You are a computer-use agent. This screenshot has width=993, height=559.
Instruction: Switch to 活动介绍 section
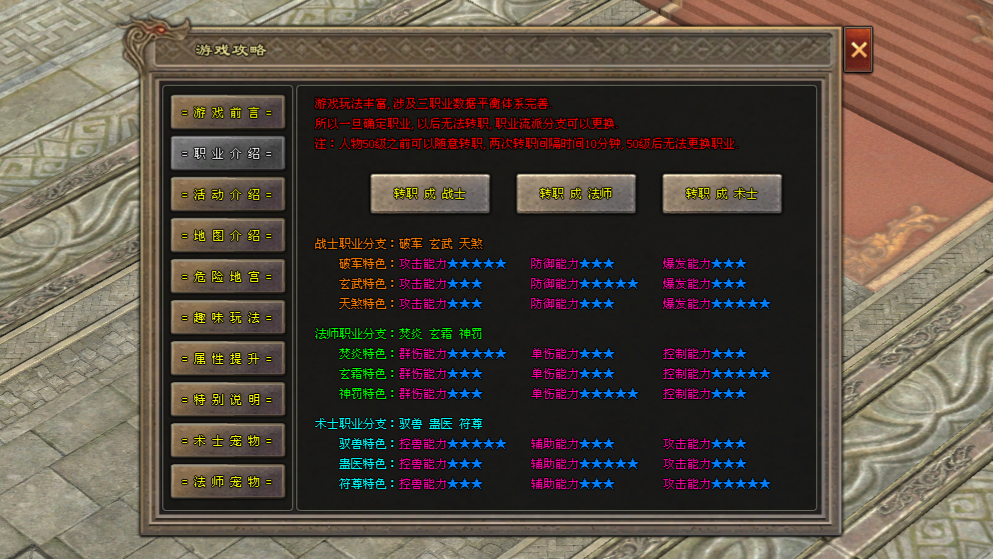[x=227, y=194]
